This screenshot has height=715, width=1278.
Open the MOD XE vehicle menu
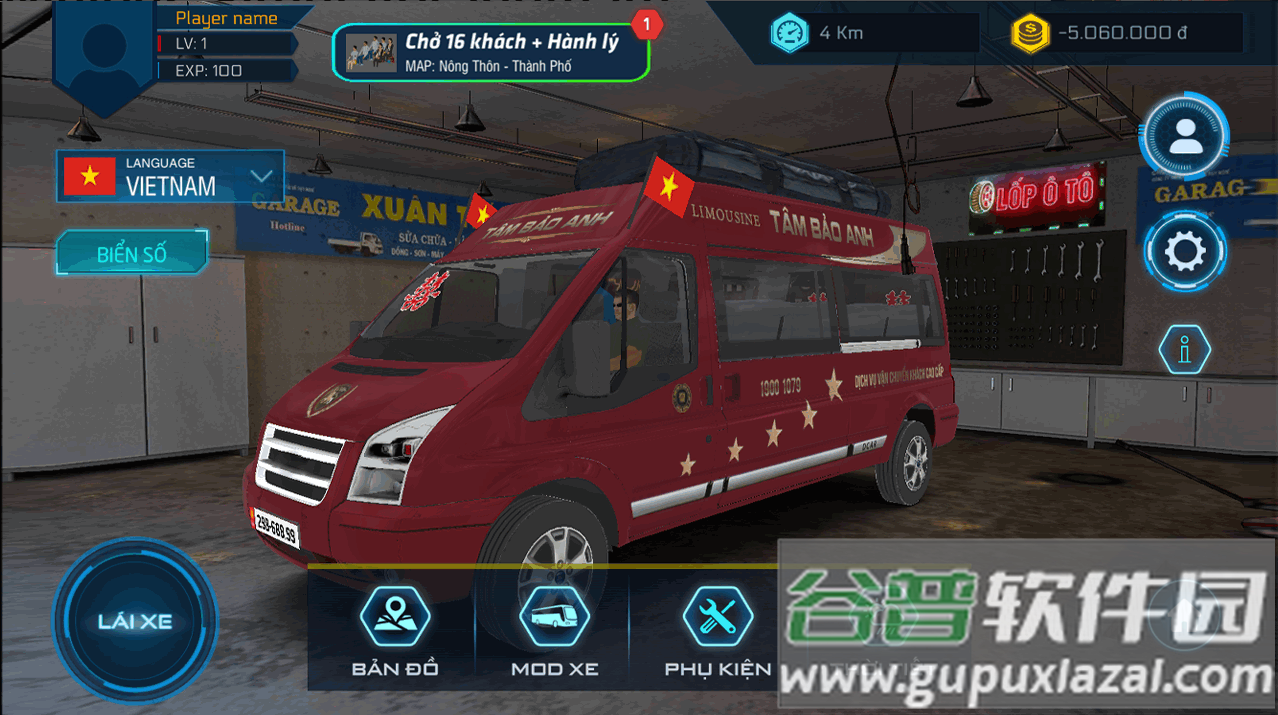(554, 631)
